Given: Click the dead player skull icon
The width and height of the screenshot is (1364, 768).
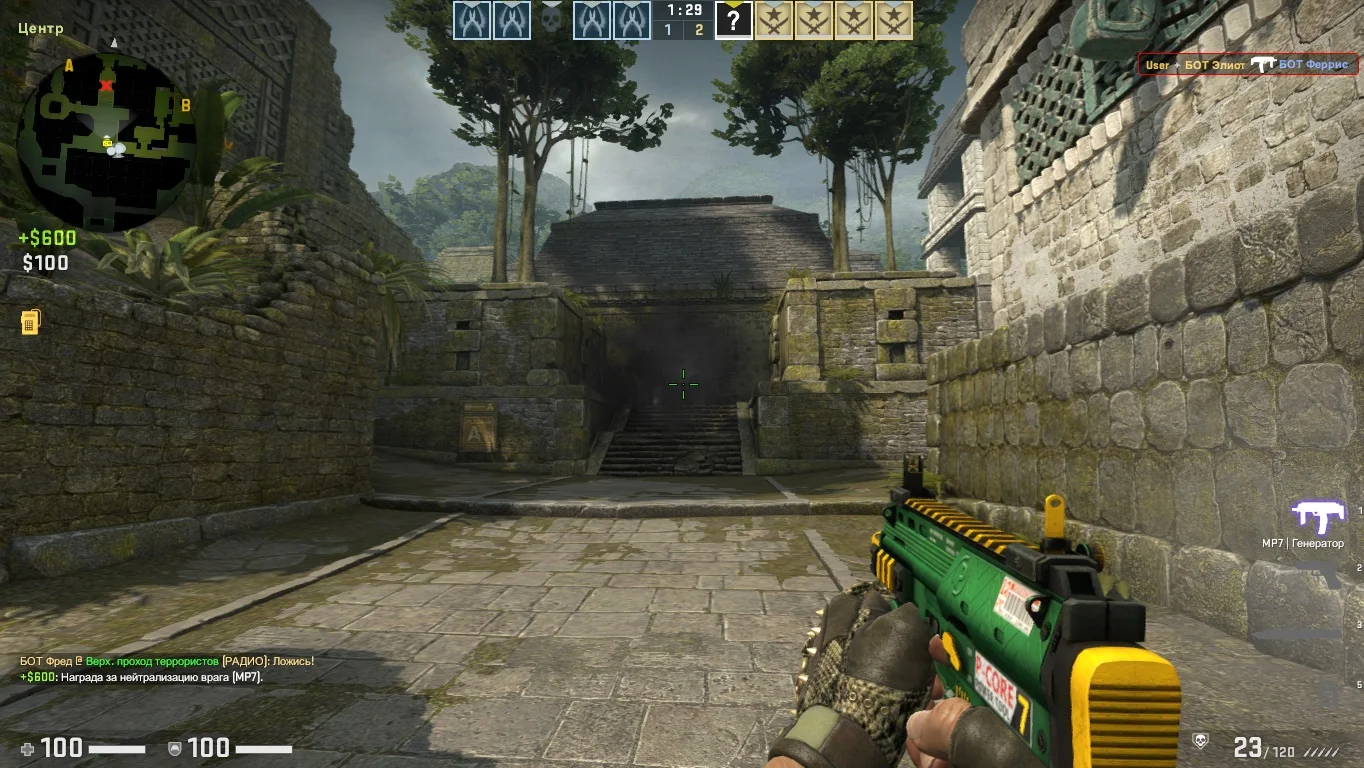Looking at the screenshot, I should pyautogui.click(x=551, y=20).
